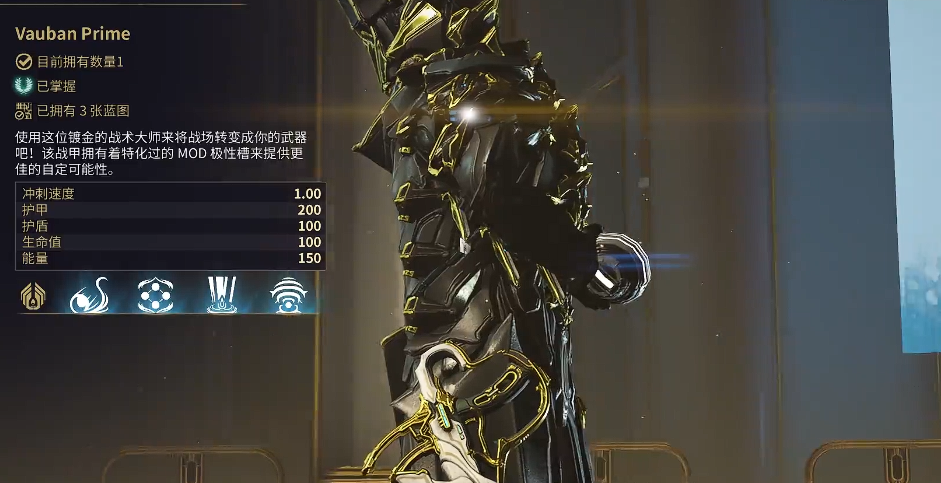Image resolution: width=941 pixels, height=483 pixels.
Task: Select Vauban's gold passive ability icon
Action: click(x=31, y=294)
